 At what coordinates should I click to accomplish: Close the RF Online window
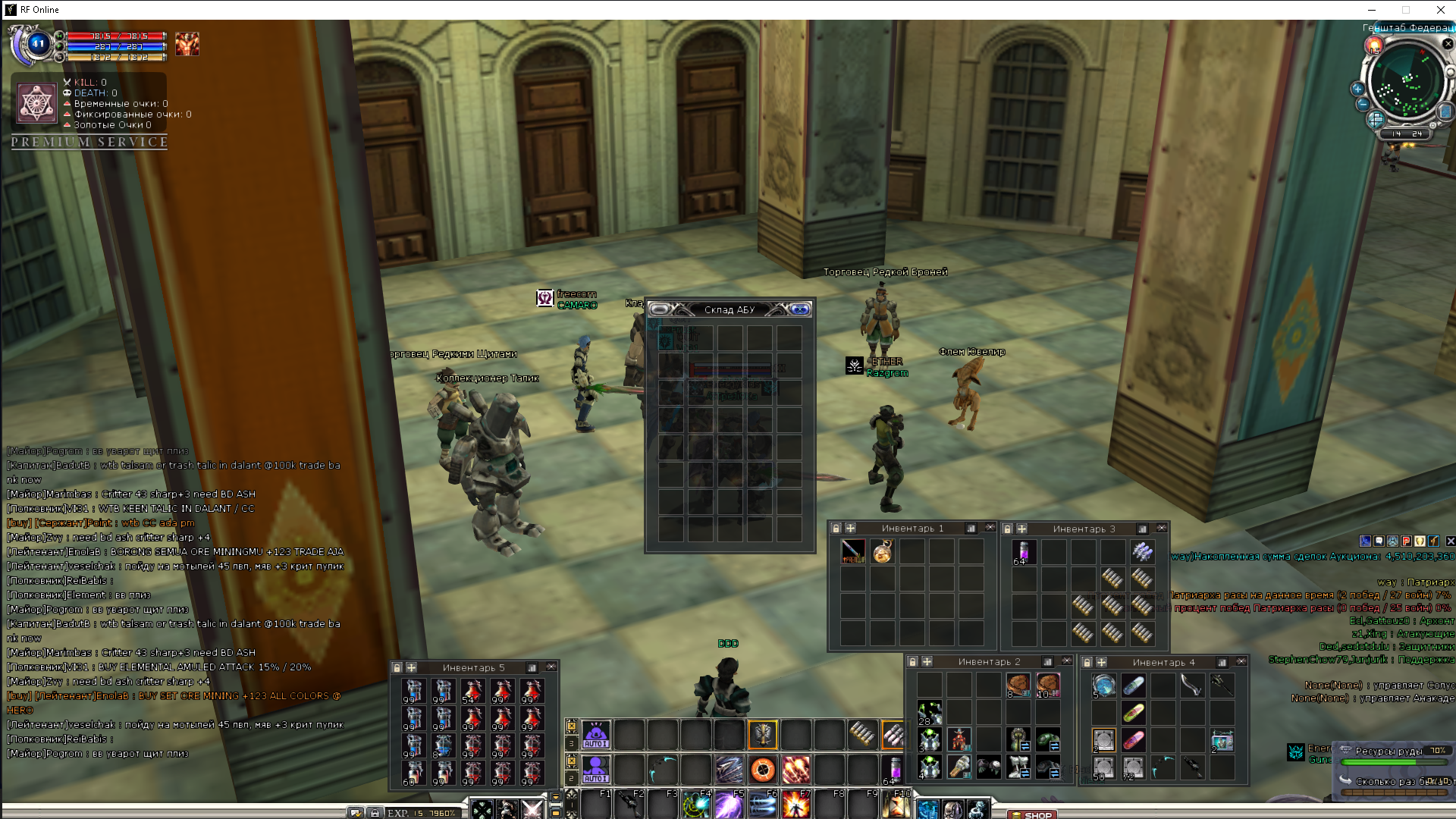[1440, 10]
